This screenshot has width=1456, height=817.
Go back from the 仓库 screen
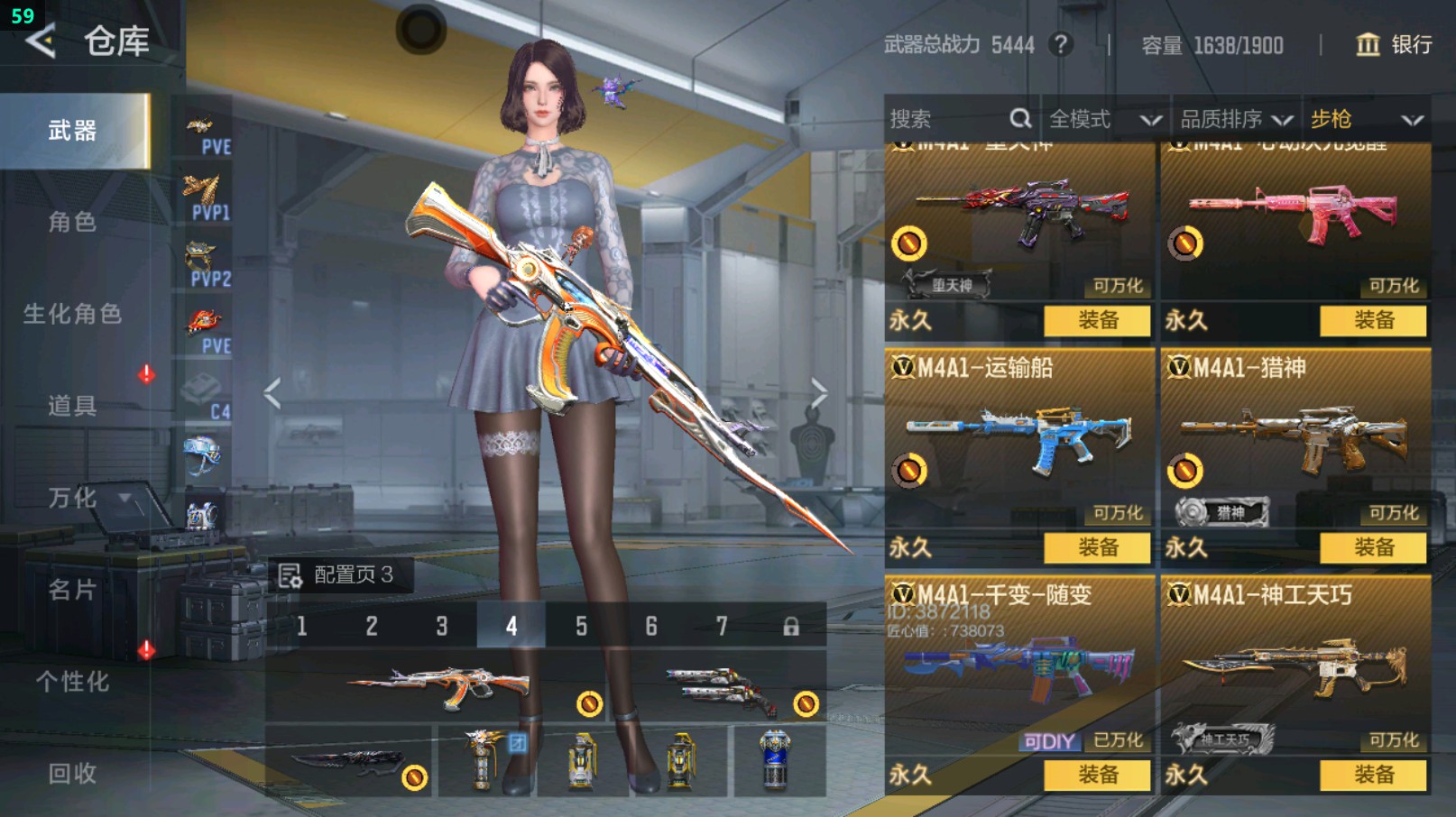pyautogui.click(x=41, y=41)
